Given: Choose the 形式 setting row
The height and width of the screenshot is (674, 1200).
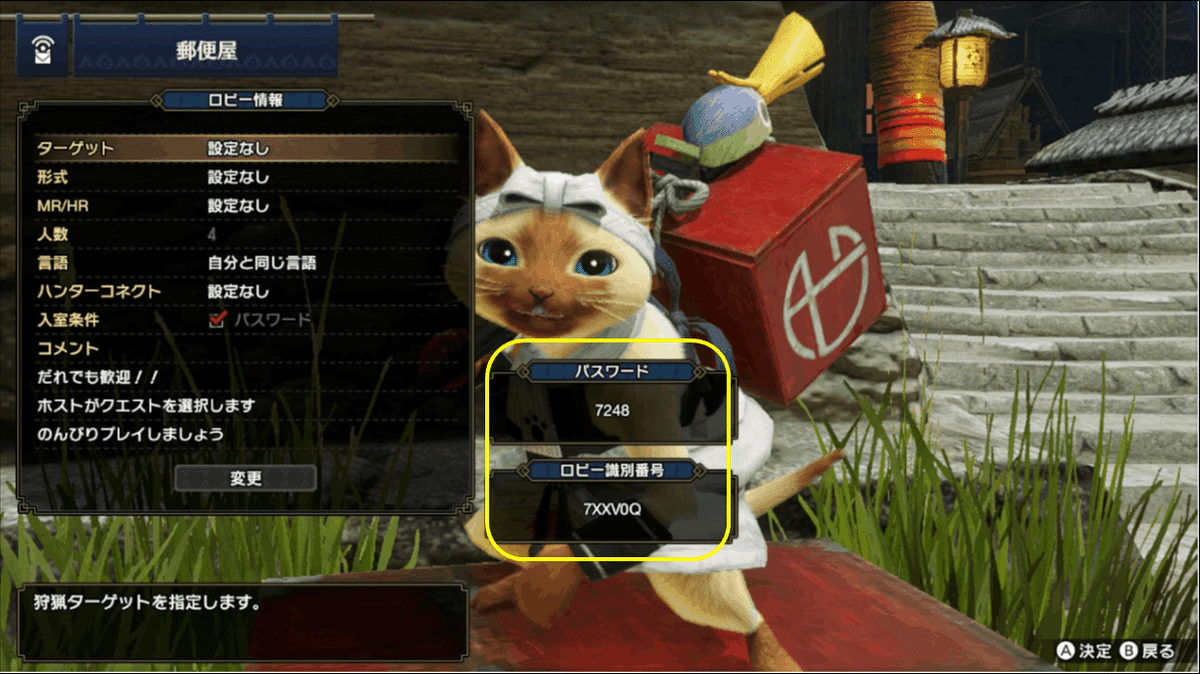Looking at the screenshot, I should [x=245, y=178].
